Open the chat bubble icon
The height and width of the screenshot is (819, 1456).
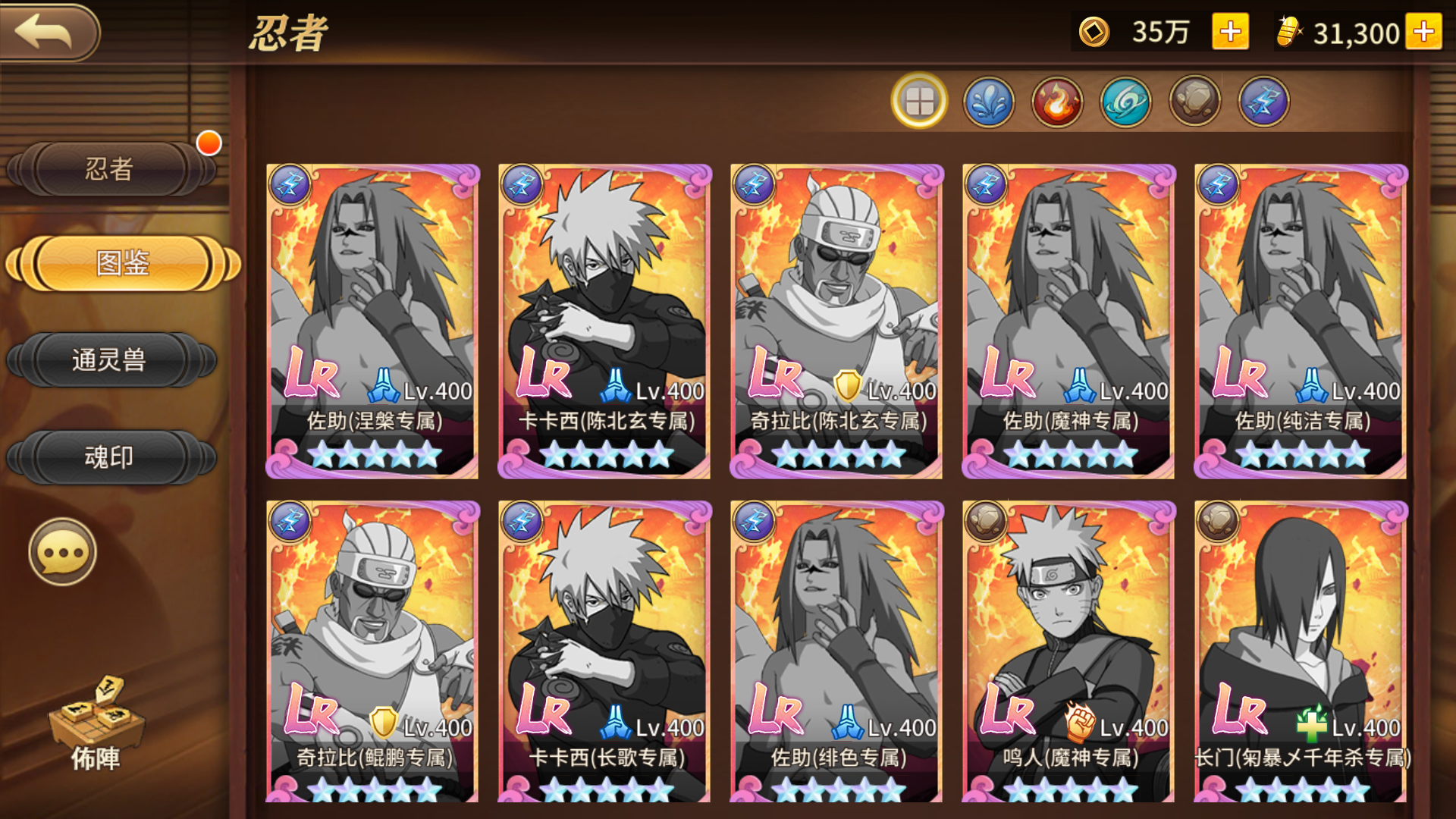(62, 552)
